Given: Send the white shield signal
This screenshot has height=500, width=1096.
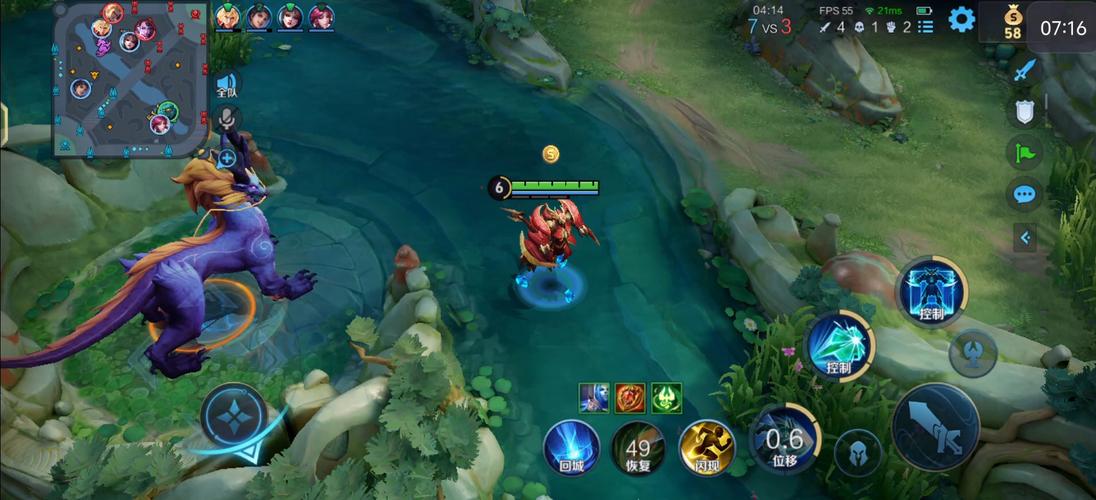Looking at the screenshot, I should tap(1025, 111).
